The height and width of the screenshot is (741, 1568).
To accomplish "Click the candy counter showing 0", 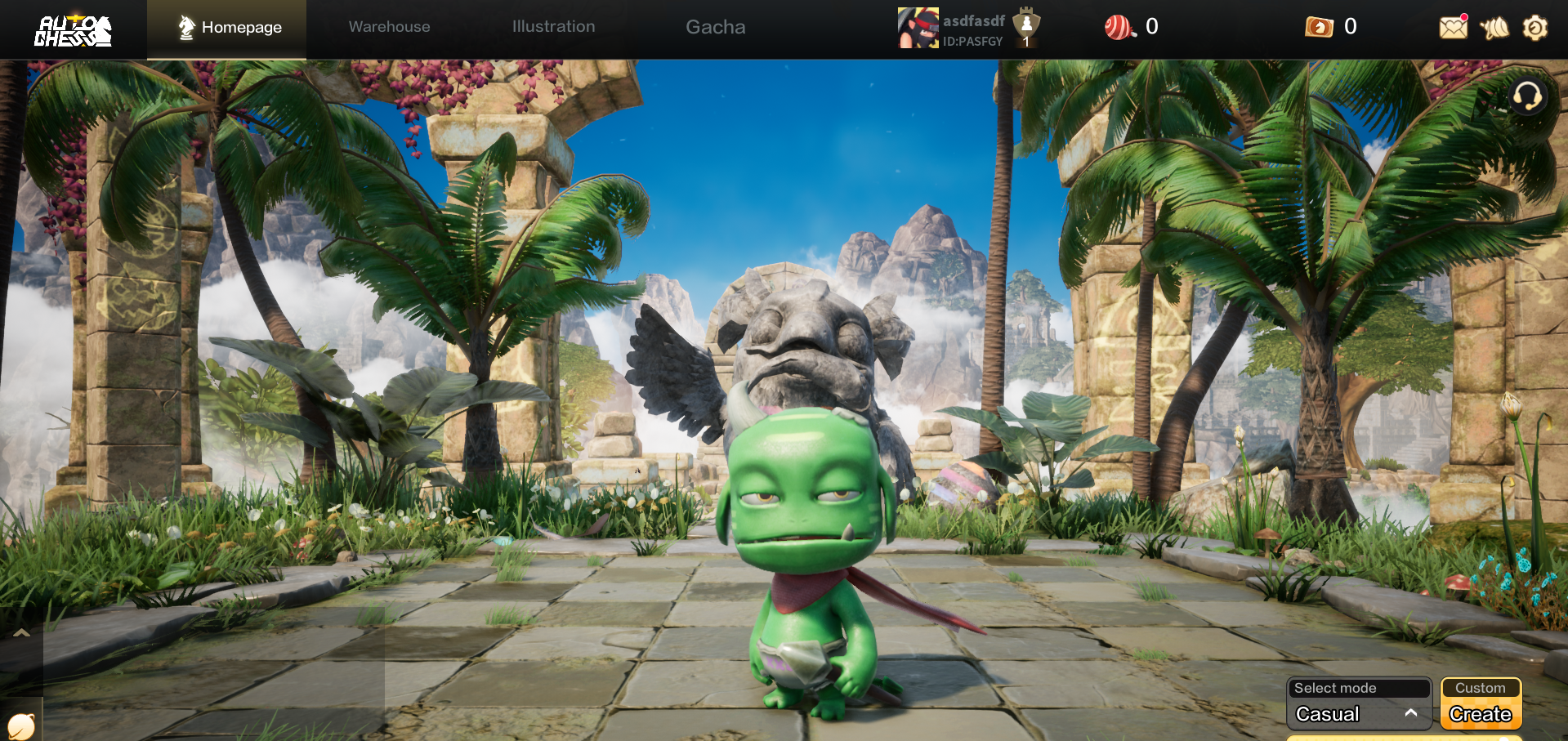I will click(x=1151, y=26).
